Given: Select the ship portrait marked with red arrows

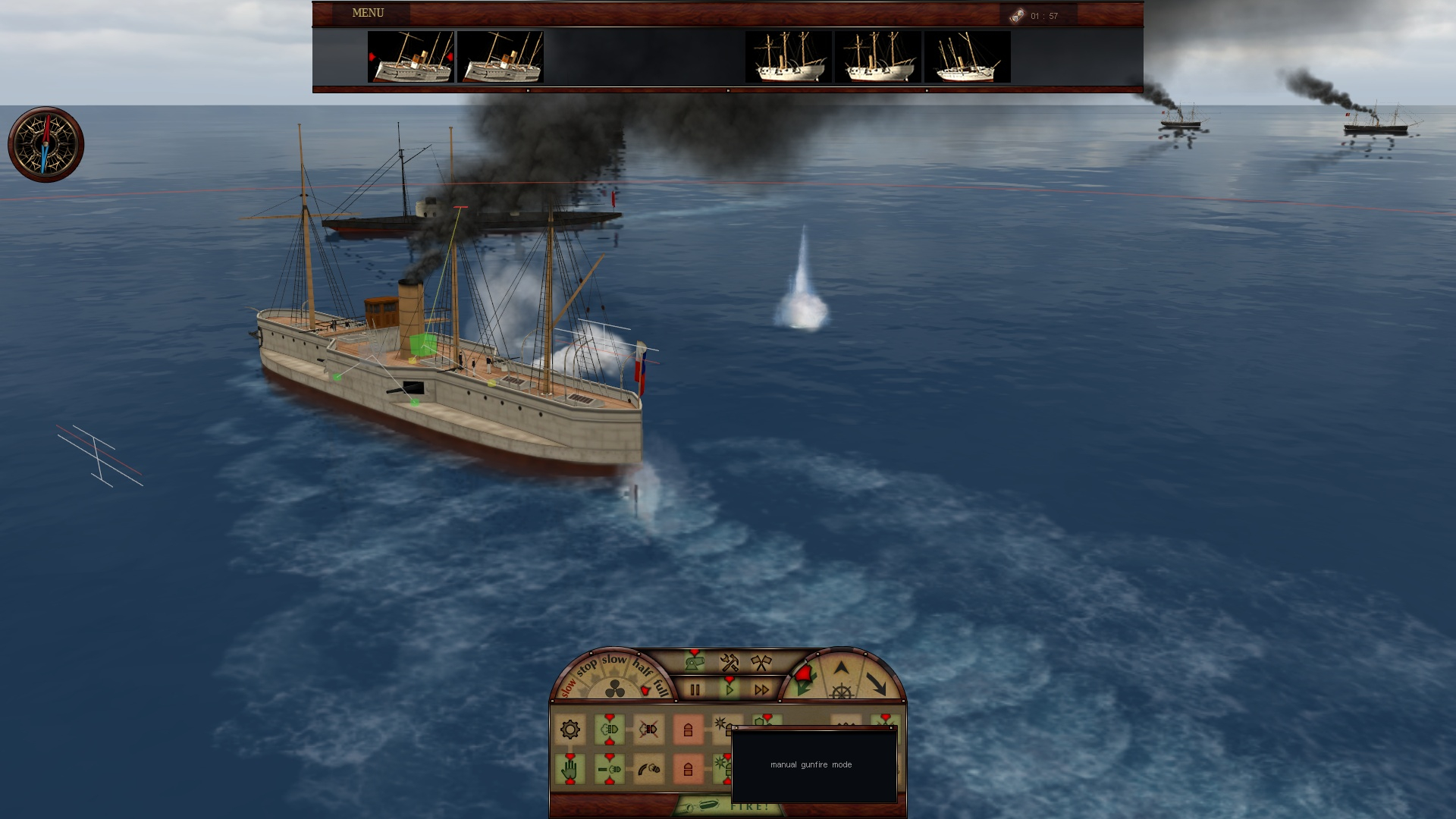Looking at the screenshot, I should 410,57.
